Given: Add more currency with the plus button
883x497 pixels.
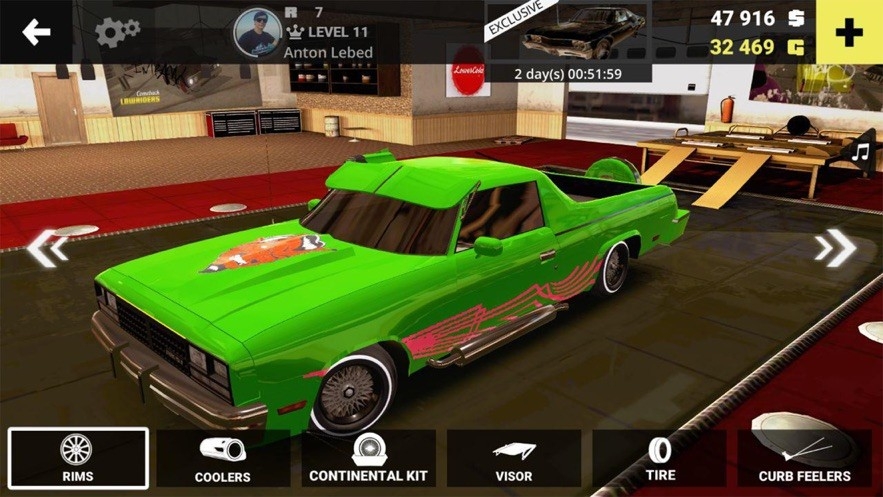Looking at the screenshot, I should pyautogui.click(x=849, y=32).
